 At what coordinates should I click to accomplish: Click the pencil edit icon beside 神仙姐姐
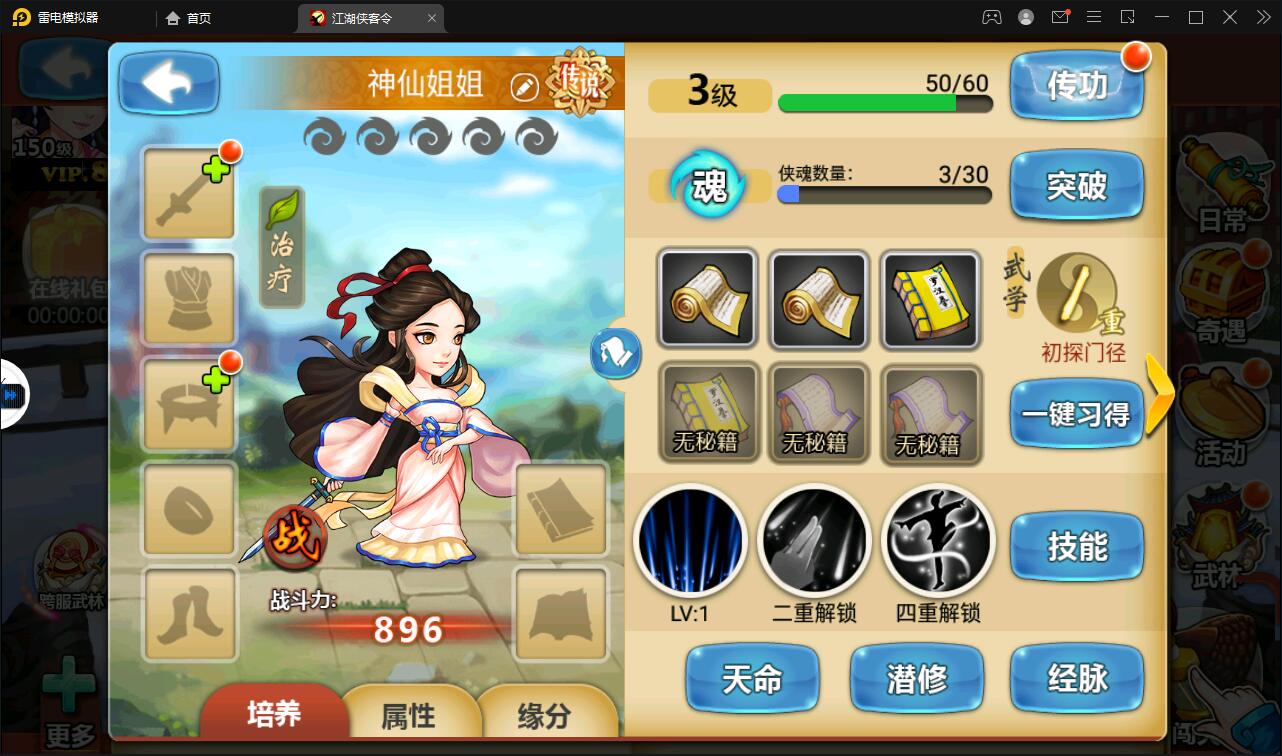pos(523,85)
